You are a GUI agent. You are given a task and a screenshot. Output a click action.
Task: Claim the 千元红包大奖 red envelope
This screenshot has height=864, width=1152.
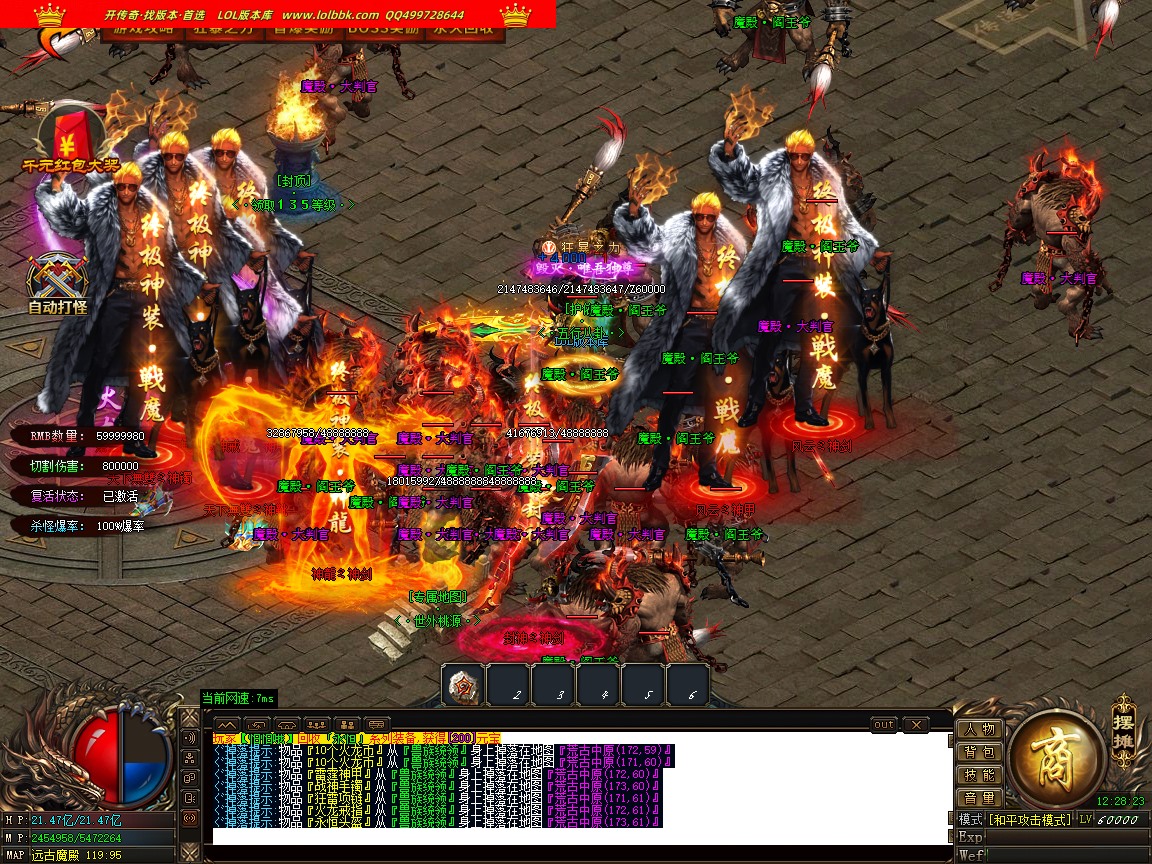point(70,140)
